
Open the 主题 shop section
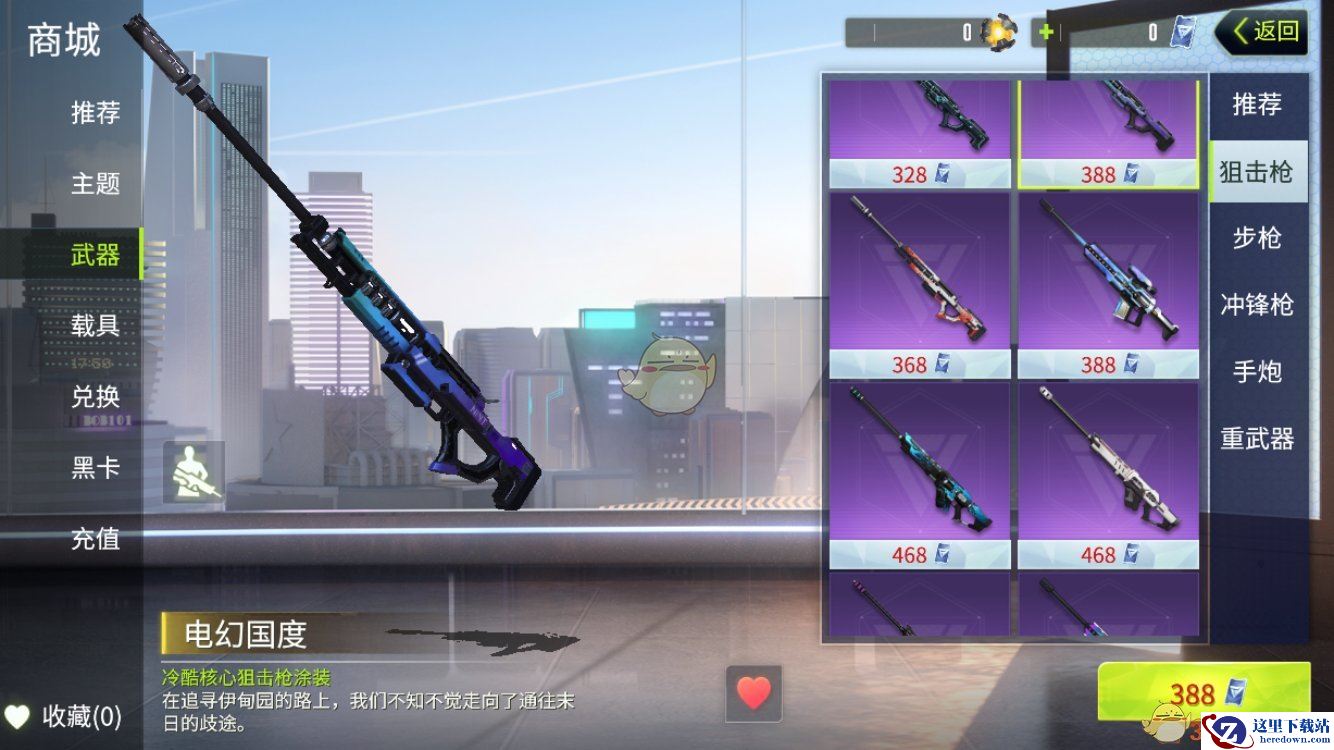[x=95, y=184]
